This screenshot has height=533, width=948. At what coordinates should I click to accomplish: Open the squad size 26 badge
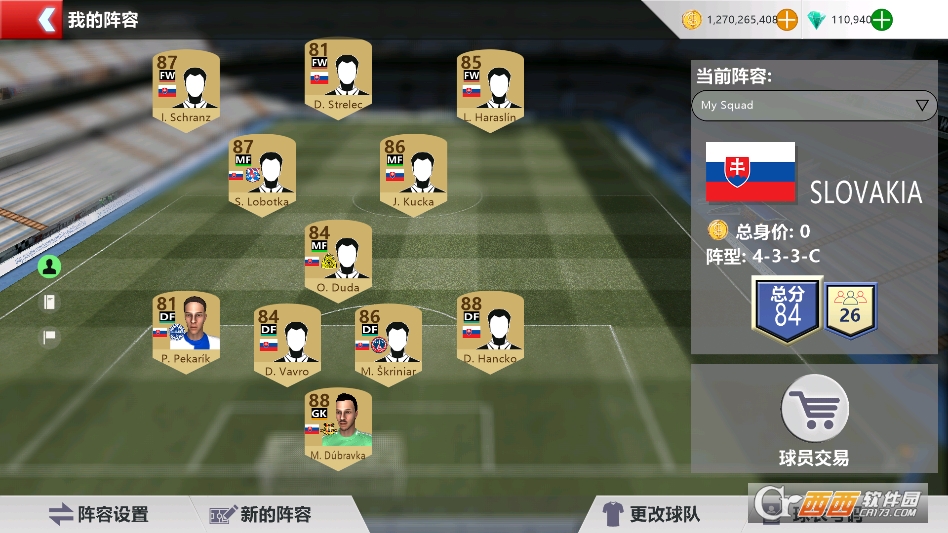pyautogui.click(x=851, y=310)
